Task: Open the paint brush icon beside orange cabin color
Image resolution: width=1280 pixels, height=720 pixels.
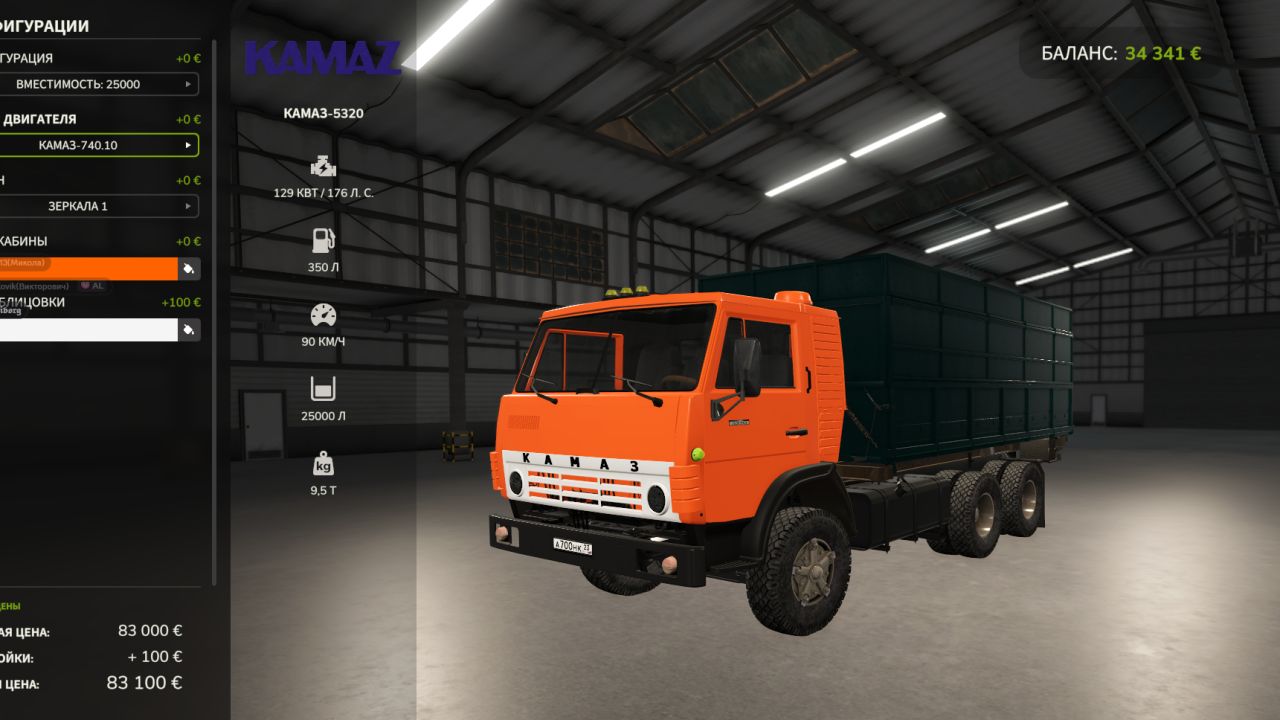Action: pyautogui.click(x=189, y=268)
